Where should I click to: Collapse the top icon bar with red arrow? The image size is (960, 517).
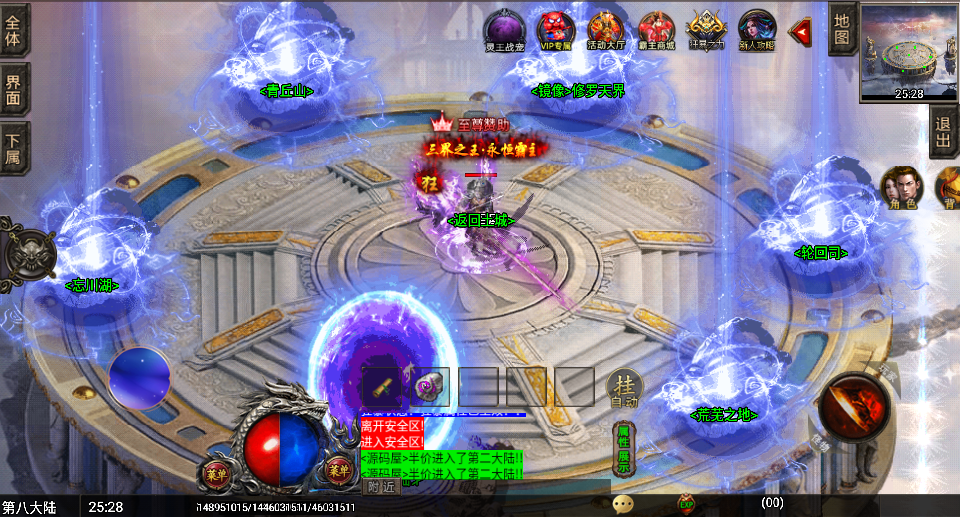[x=800, y=32]
